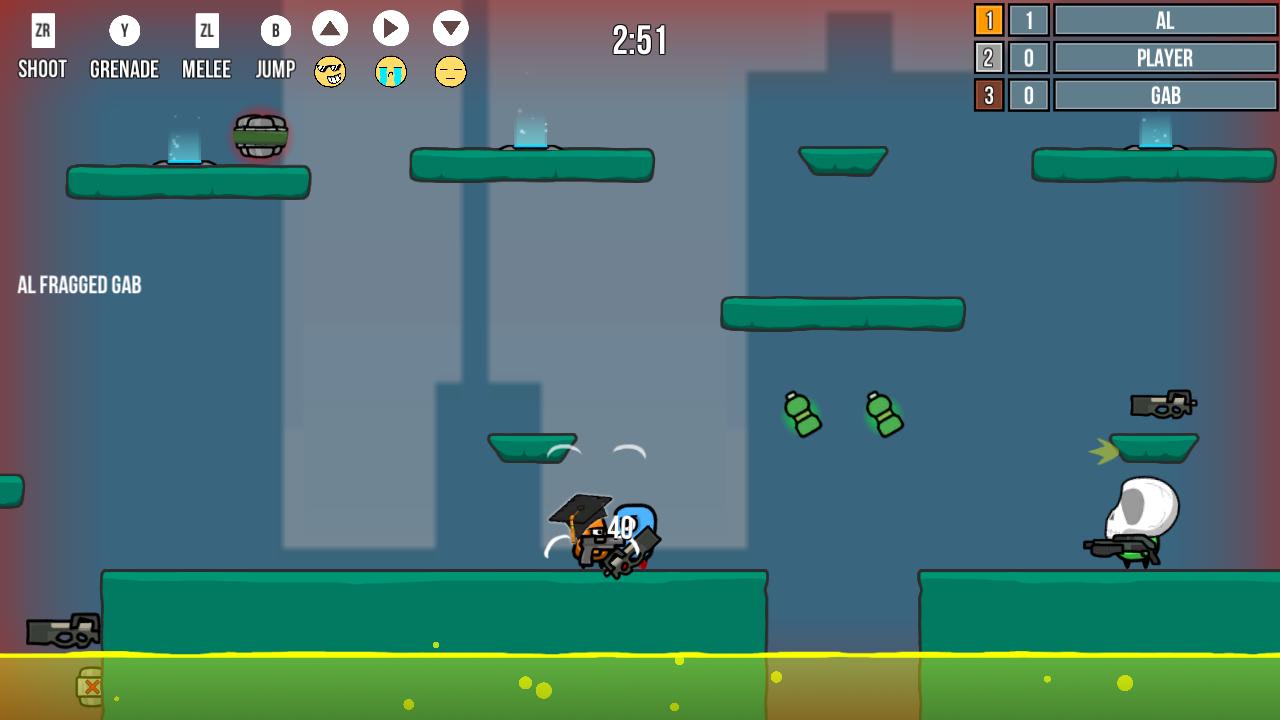Click the B Jump control icon
The height and width of the screenshot is (720, 1280).
click(275, 30)
